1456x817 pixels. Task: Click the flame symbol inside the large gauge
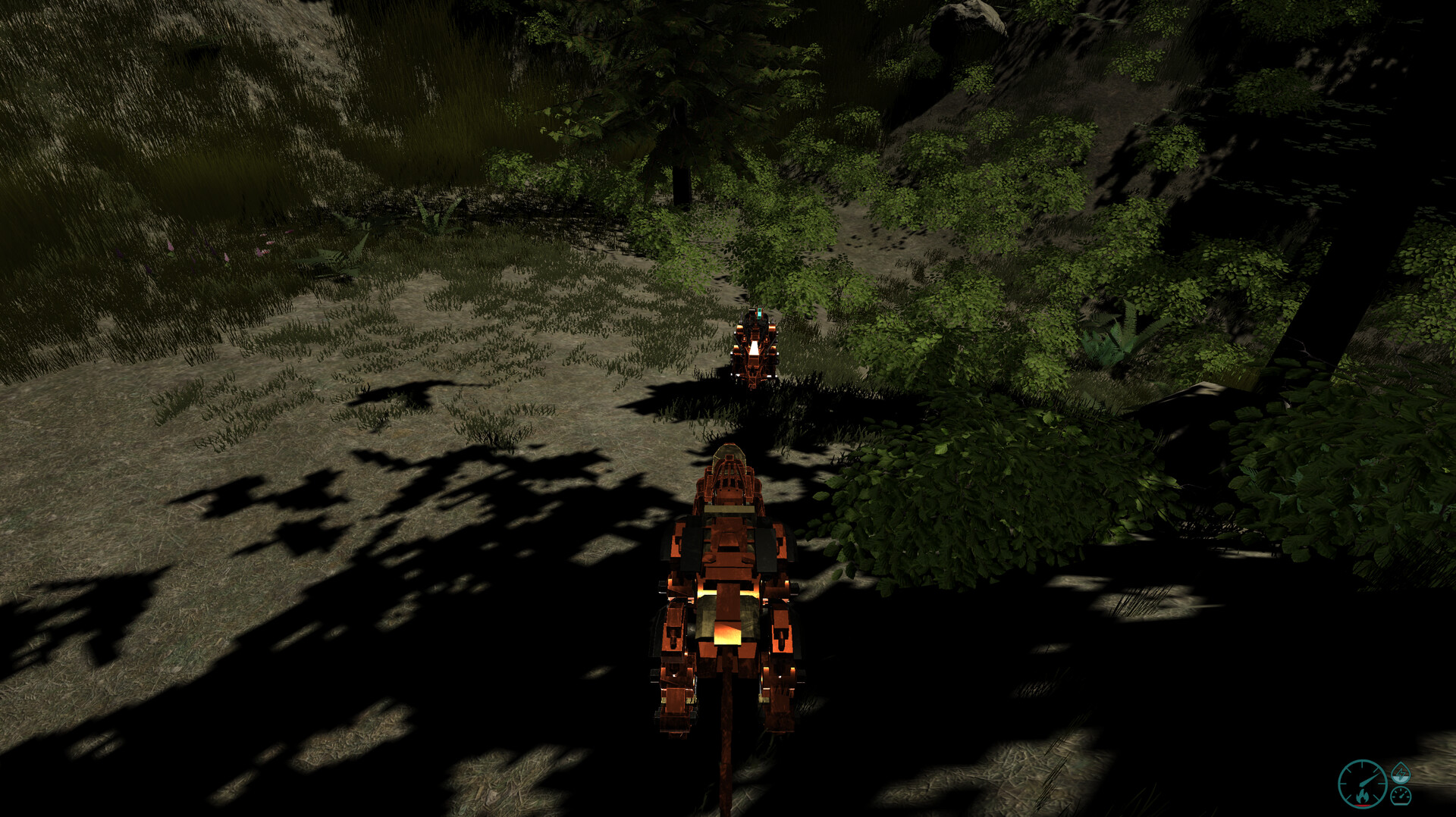1363,797
